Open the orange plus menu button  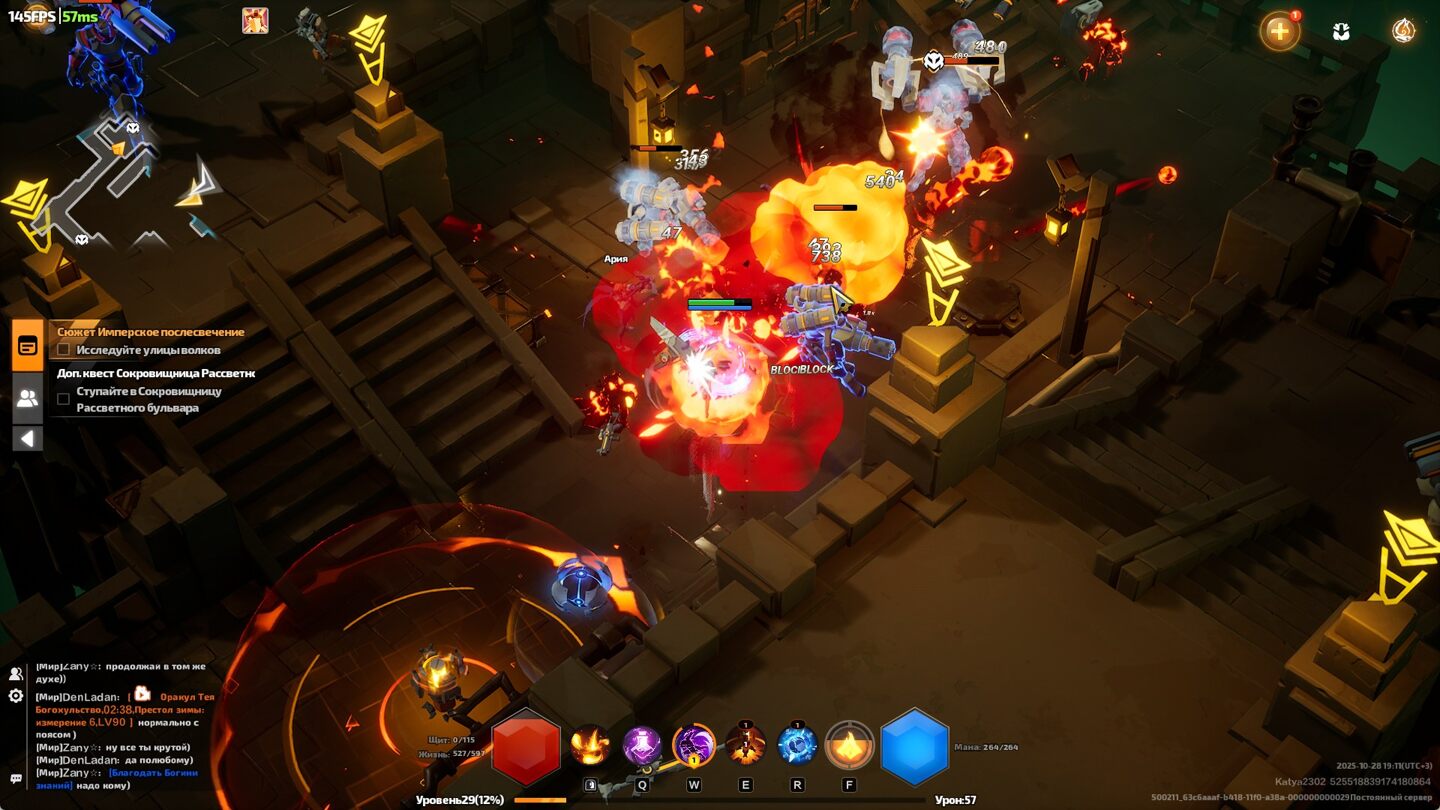pyautogui.click(x=1279, y=31)
